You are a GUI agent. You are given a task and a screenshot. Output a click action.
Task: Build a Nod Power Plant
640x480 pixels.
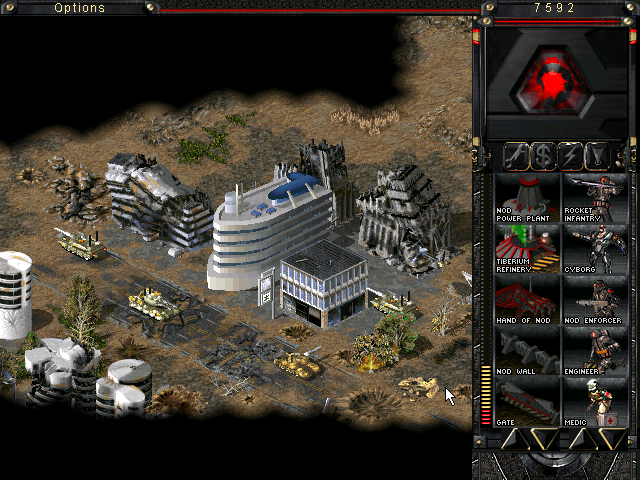(526, 197)
